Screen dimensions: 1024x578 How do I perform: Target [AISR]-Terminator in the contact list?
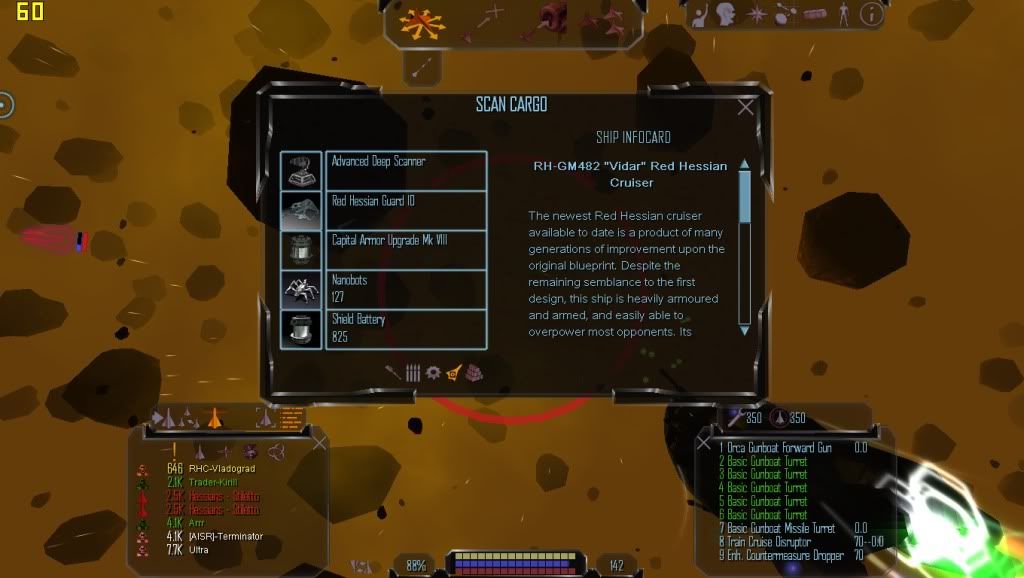tap(226, 536)
